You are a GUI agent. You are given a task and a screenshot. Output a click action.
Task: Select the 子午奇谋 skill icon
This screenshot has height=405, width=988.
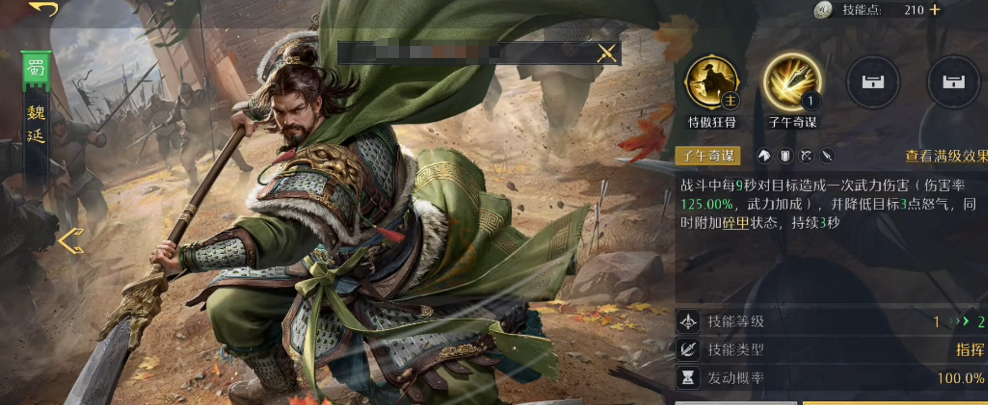coord(793,83)
